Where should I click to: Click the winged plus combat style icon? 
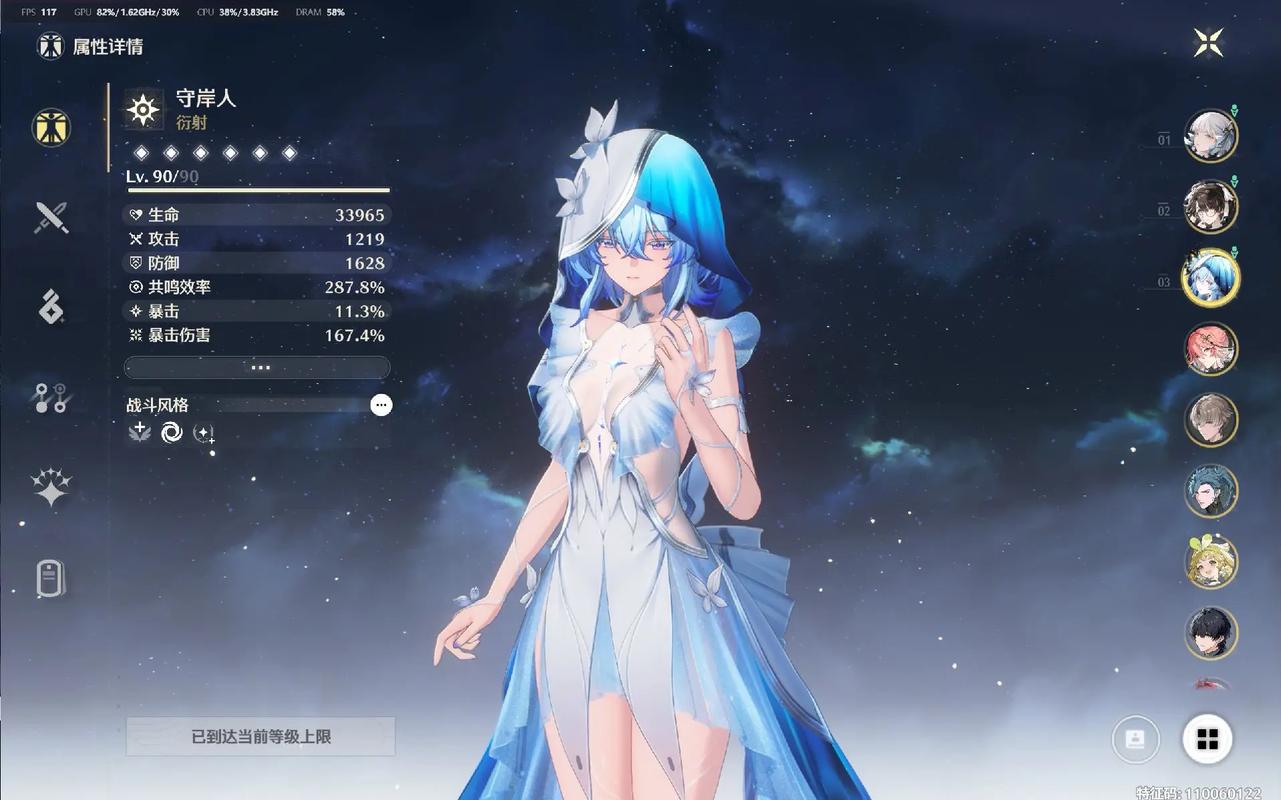[x=139, y=432]
